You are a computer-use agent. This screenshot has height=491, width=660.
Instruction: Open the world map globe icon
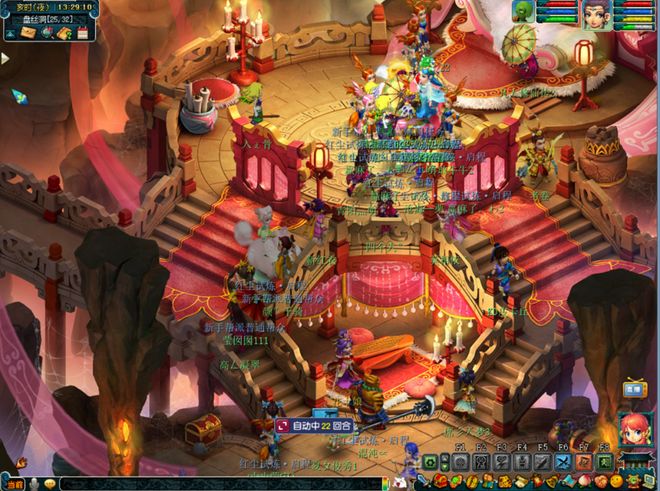[47, 33]
